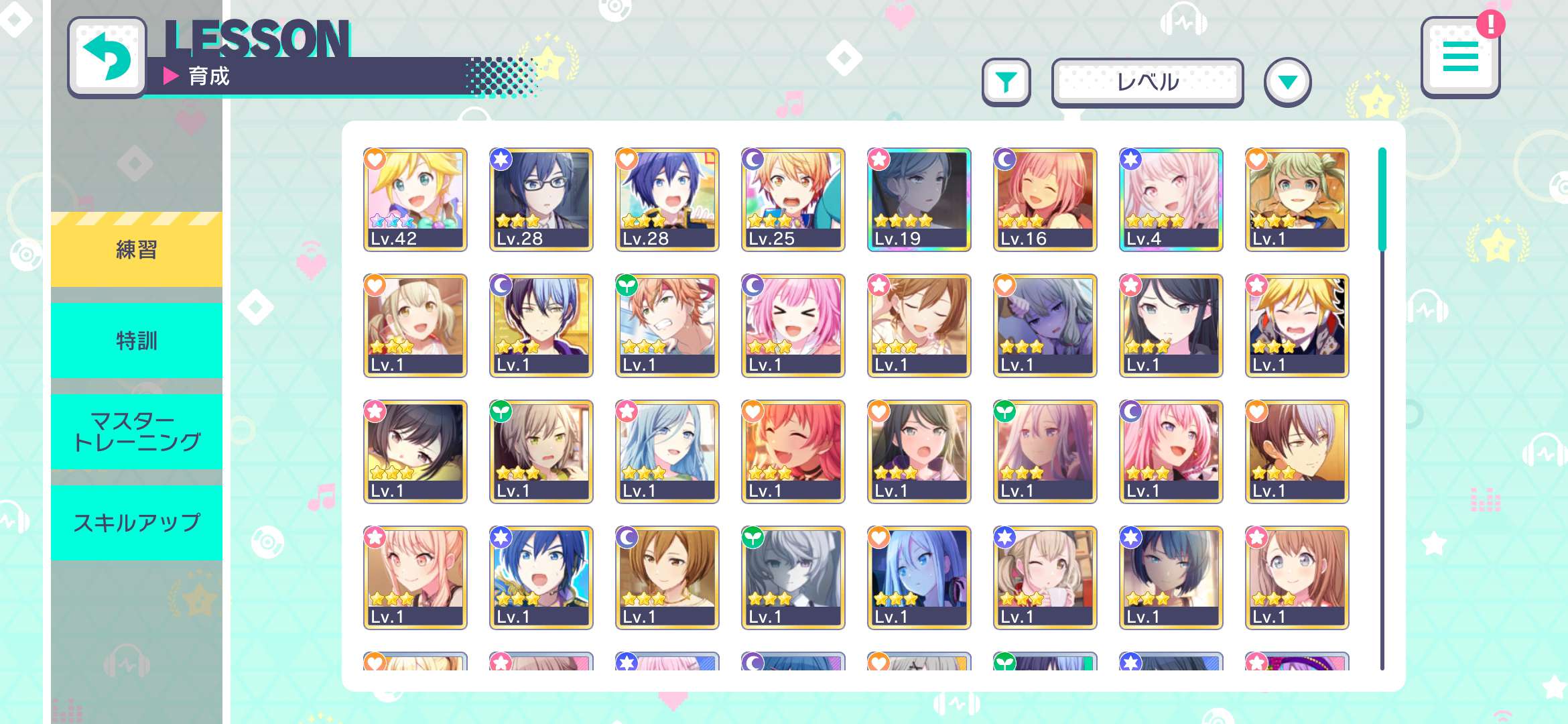The width and height of the screenshot is (1568, 724).
Task: Select the Lv.16 card
Action: coord(1045,199)
